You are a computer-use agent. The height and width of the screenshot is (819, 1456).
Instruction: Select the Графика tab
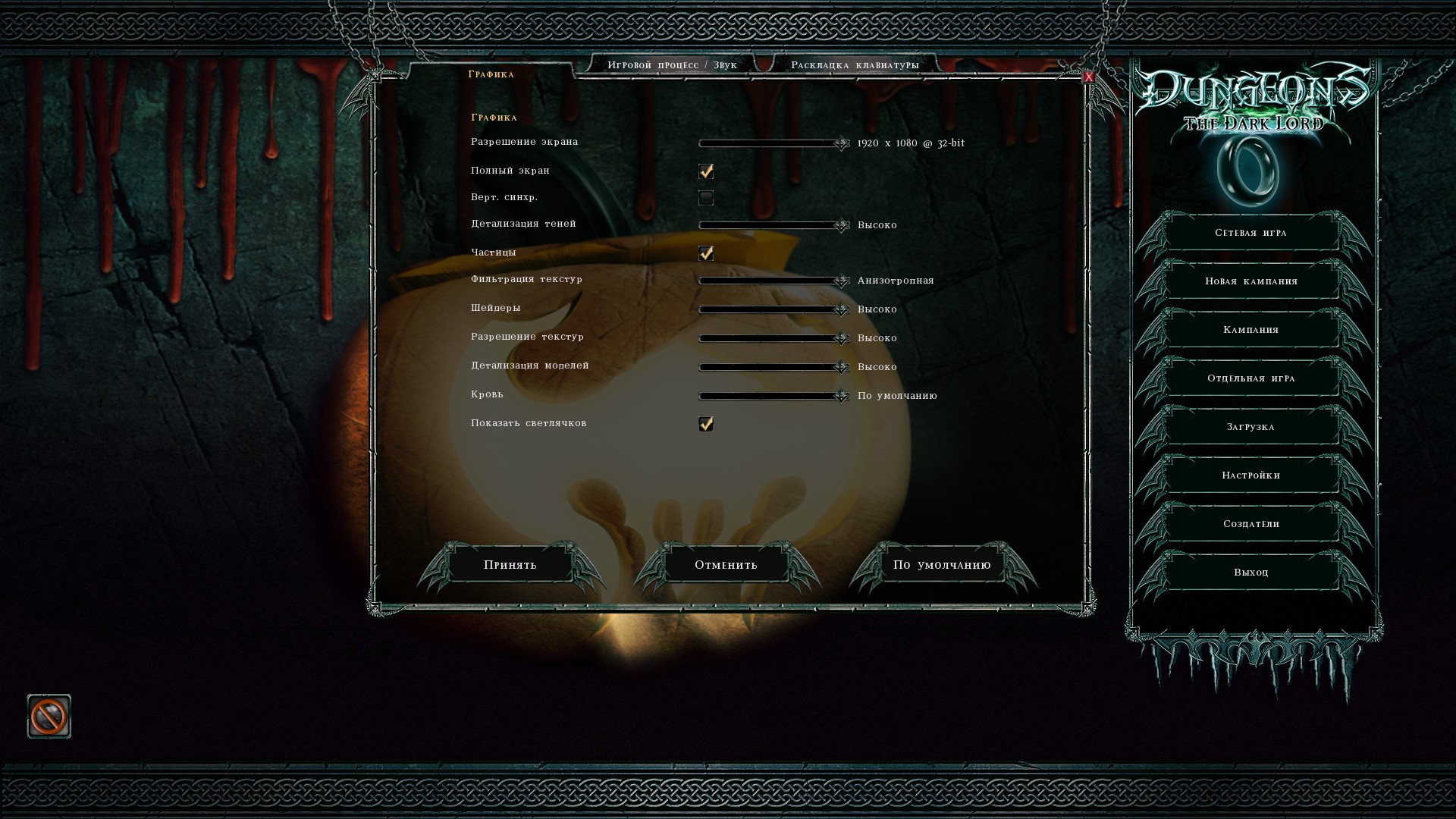coord(491,74)
